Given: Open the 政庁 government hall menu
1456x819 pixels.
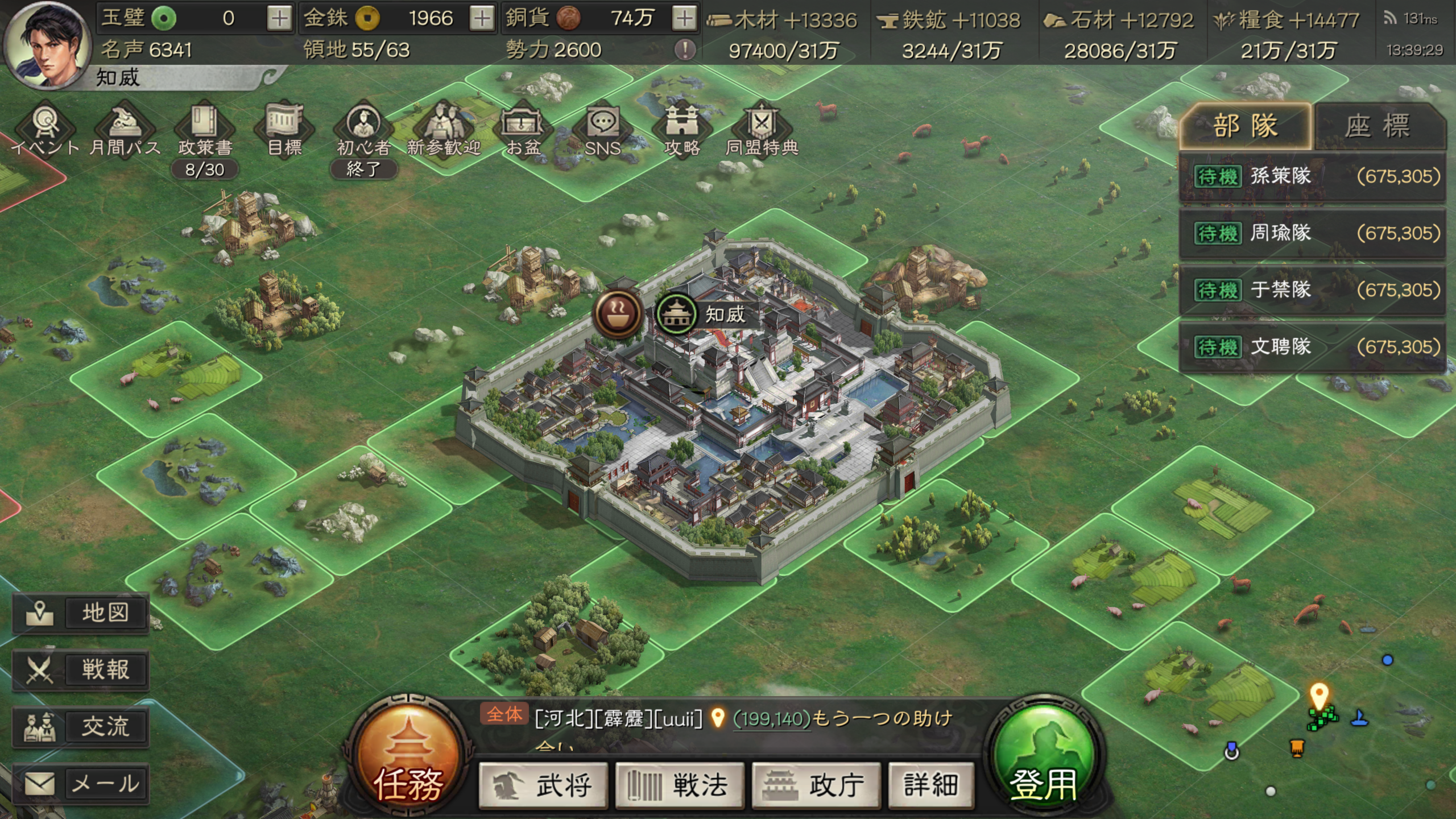Looking at the screenshot, I should pyautogui.click(x=816, y=785).
